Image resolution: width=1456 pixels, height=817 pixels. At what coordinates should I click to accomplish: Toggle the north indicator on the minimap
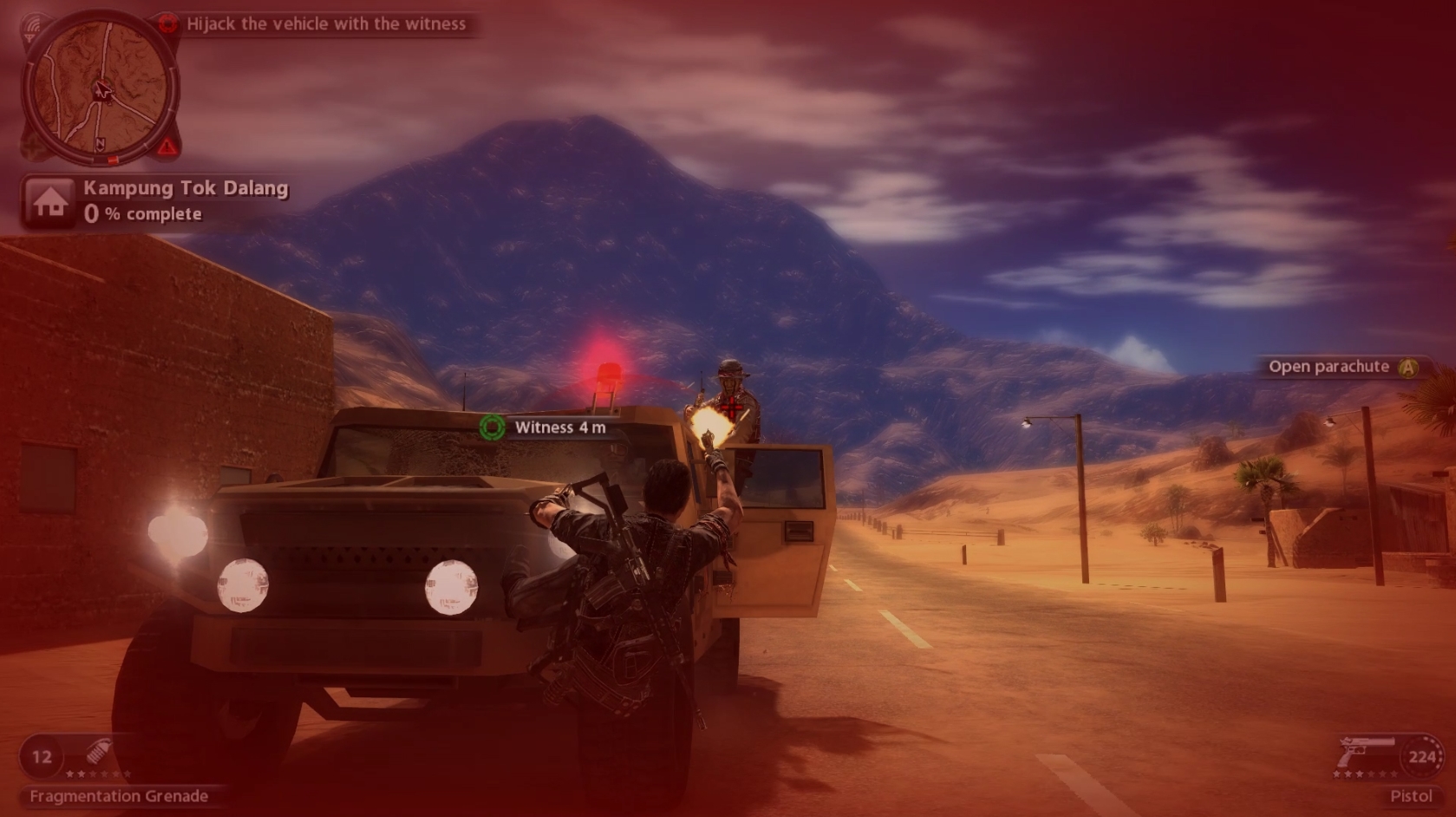101,144
